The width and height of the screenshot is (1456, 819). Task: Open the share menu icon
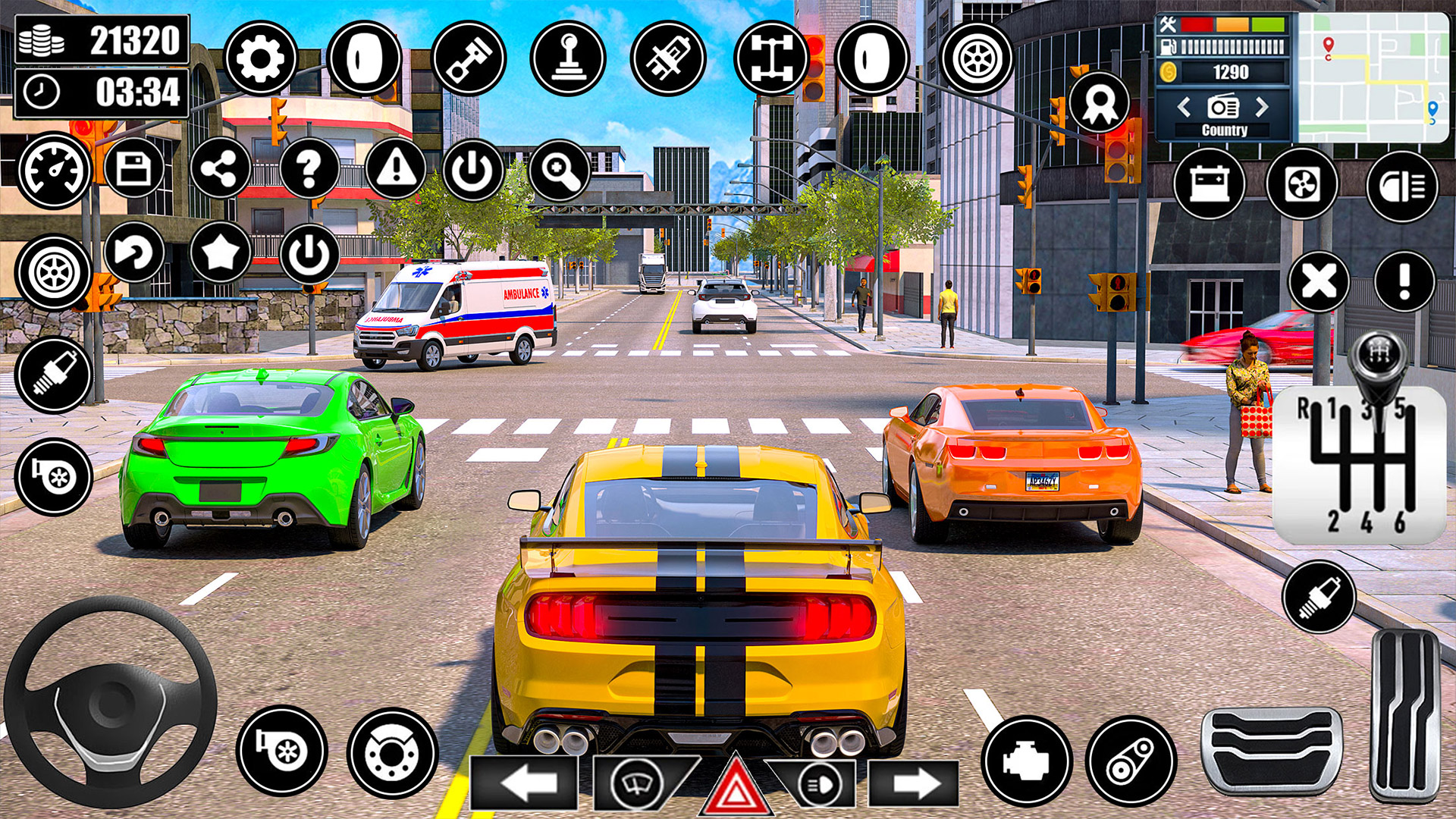click(220, 168)
